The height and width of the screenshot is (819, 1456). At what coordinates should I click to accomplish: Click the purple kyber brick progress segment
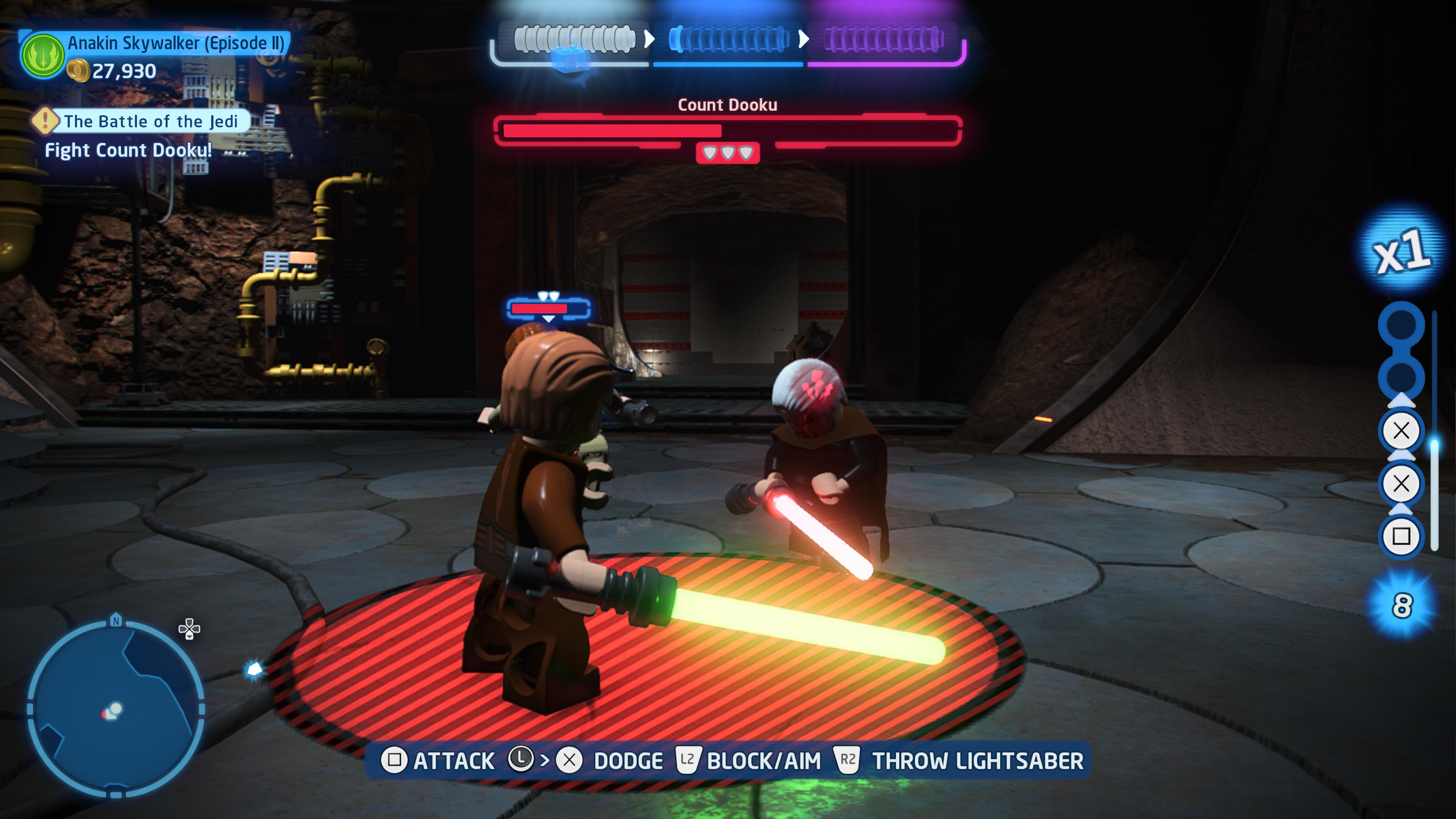883,39
